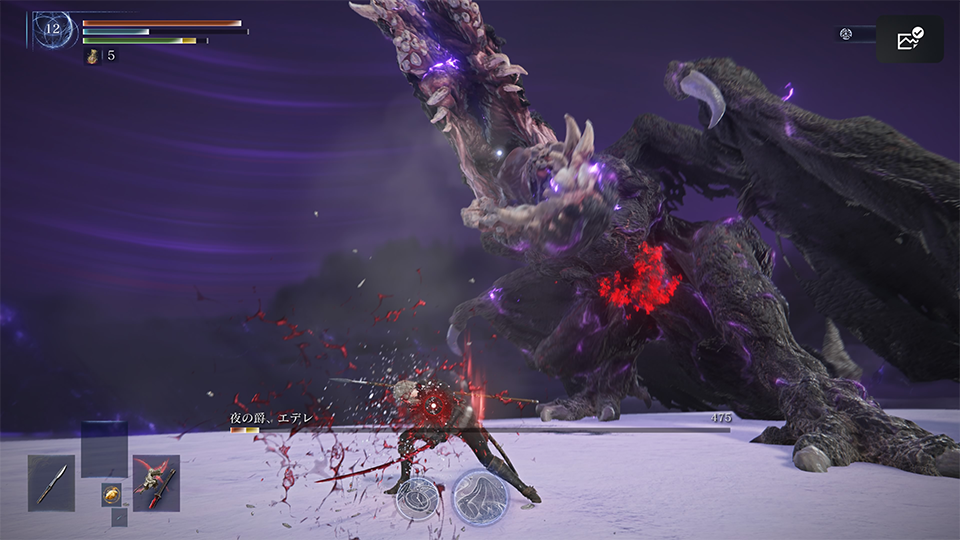
Task: Select the left-hand dagger weapon slot
Action: pyautogui.click(x=51, y=483)
